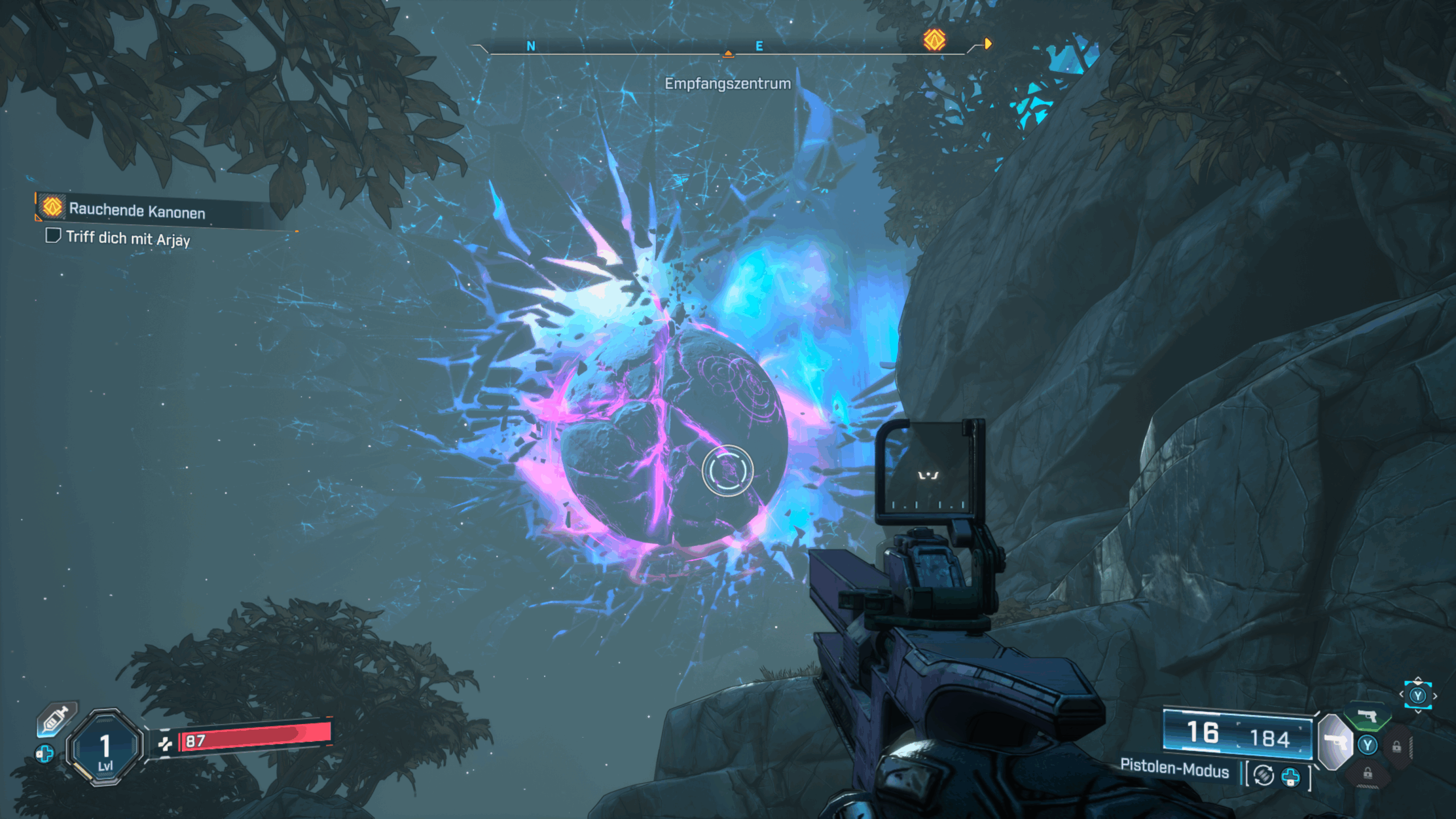Switch to the green pistol weapon slot
The width and height of the screenshot is (1456, 819).
(x=1367, y=717)
